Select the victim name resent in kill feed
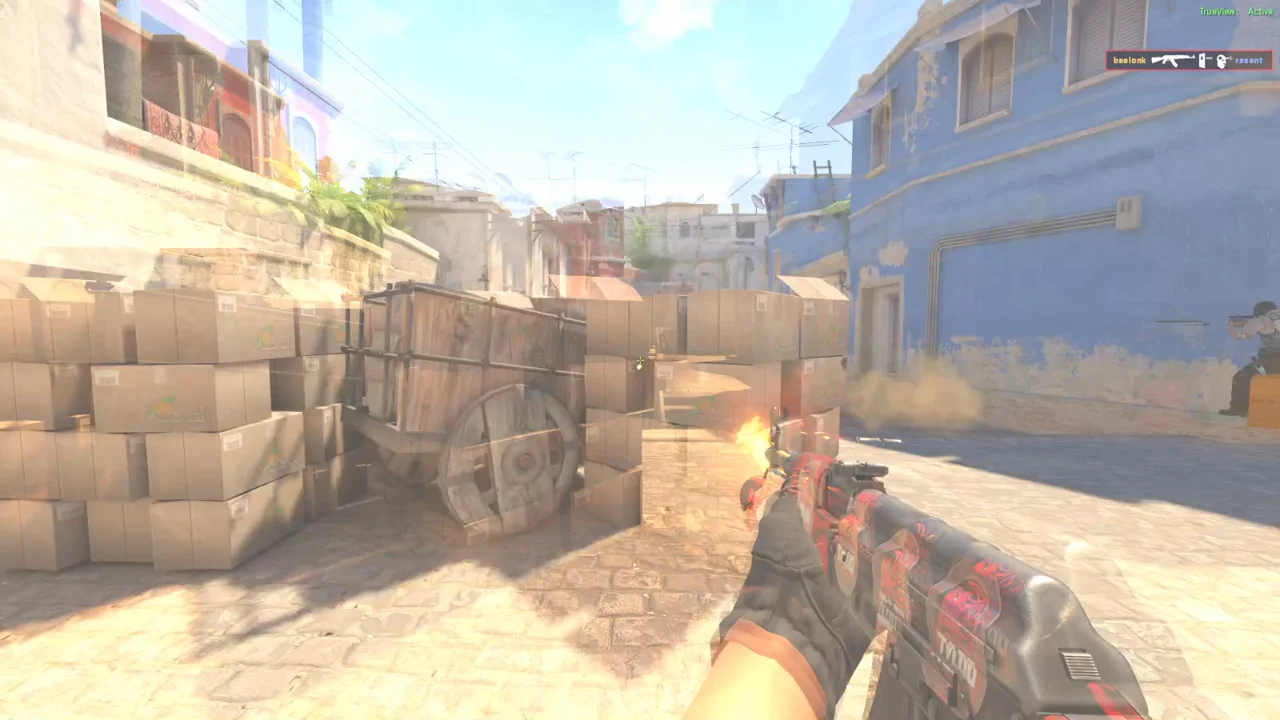 1248,61
